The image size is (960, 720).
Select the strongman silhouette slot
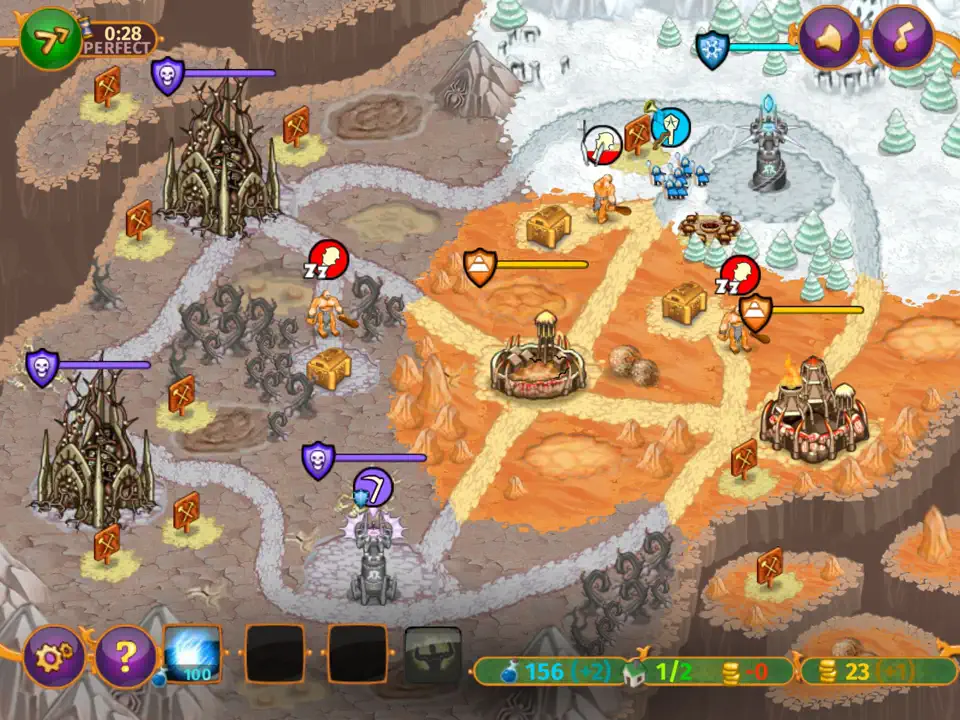click(433, 655)
